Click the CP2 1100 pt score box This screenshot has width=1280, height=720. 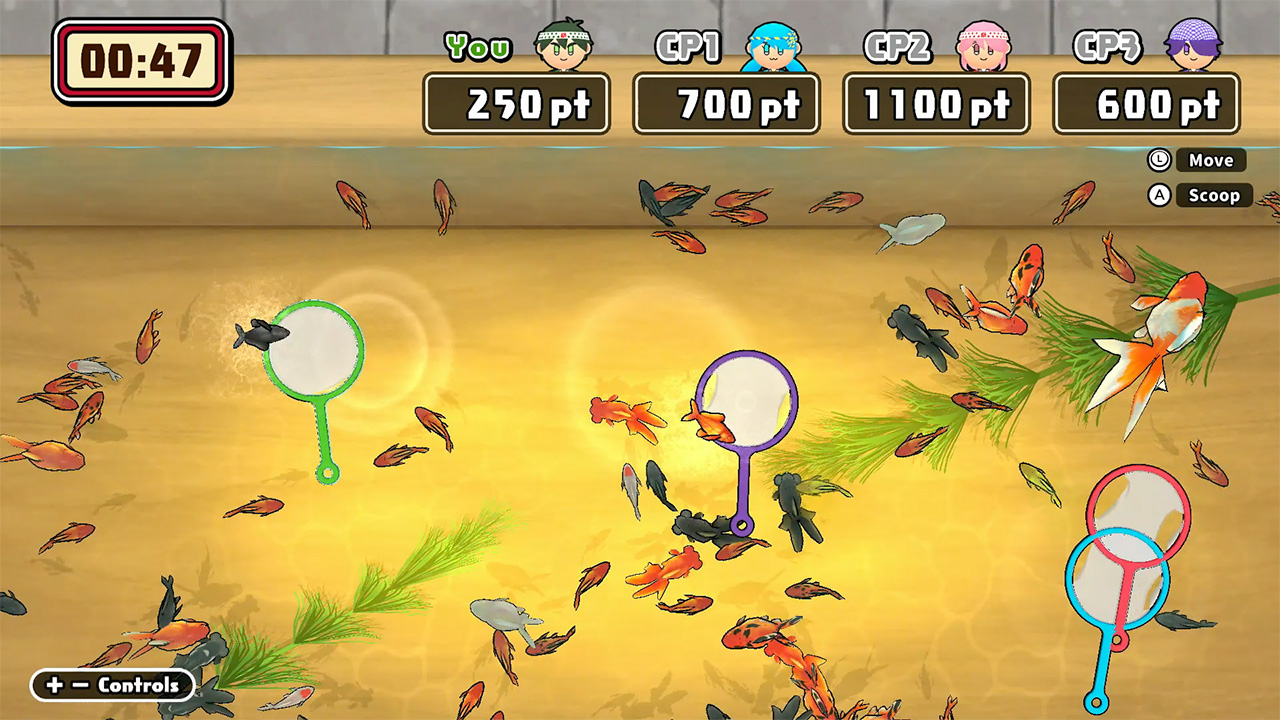click(x=936, y=102)
